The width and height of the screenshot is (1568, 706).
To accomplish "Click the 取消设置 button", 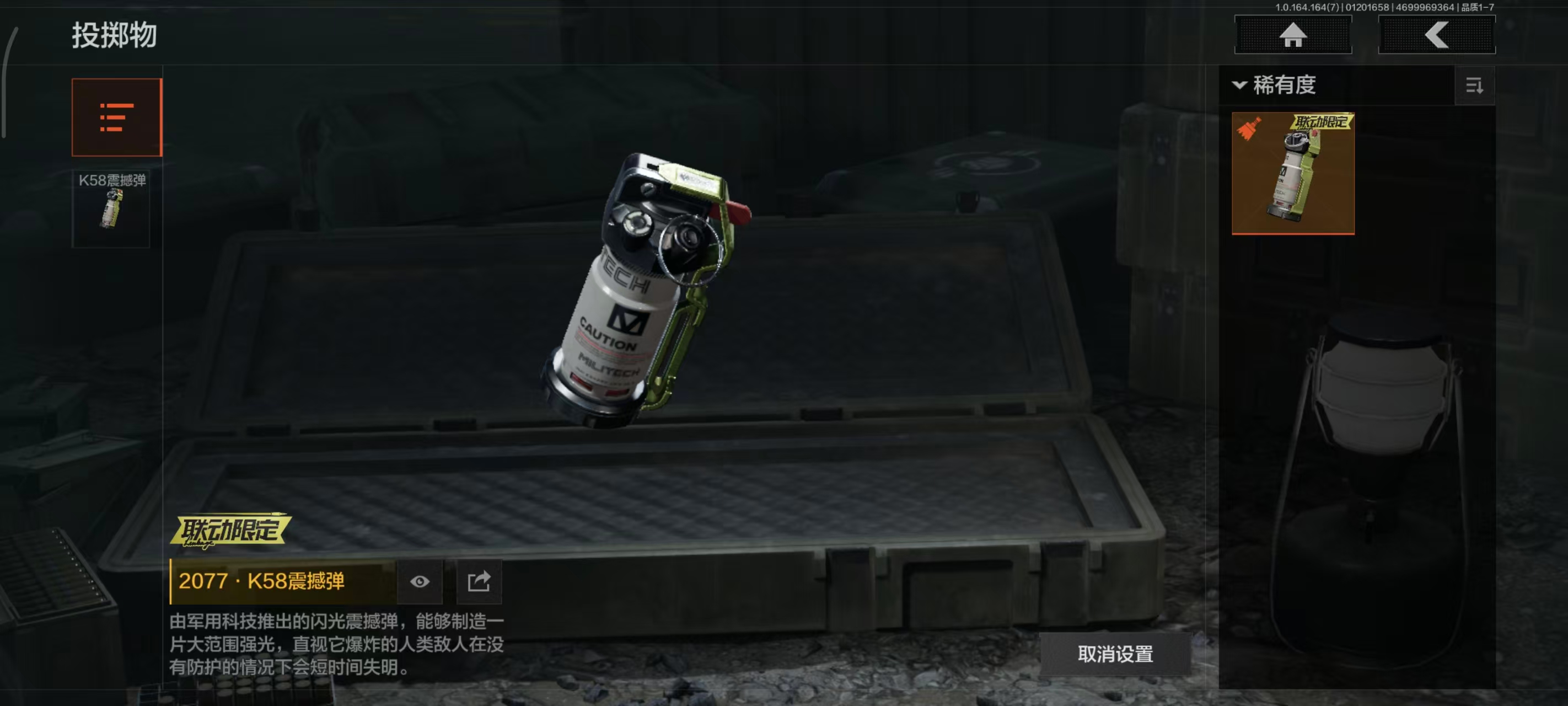I will (1114, 654).
